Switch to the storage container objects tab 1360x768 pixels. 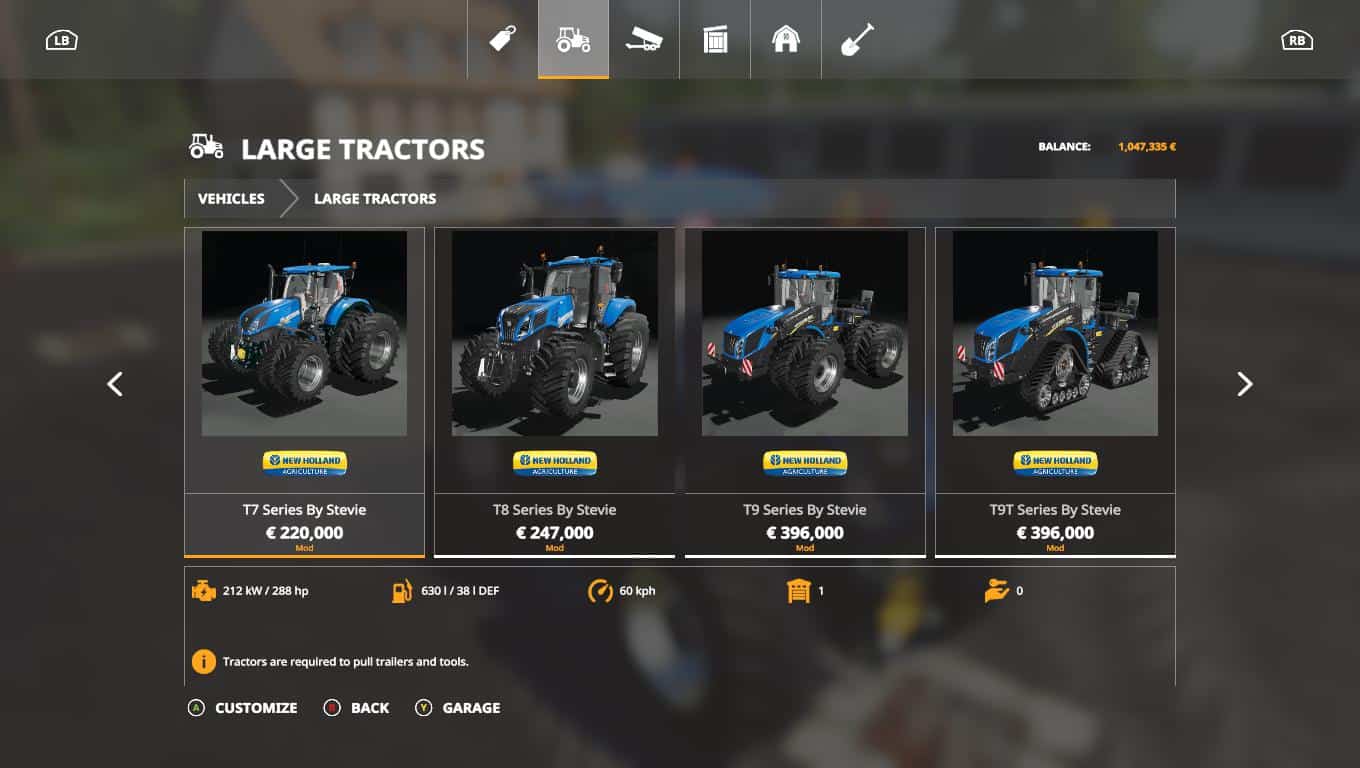(x=715, y=40)
